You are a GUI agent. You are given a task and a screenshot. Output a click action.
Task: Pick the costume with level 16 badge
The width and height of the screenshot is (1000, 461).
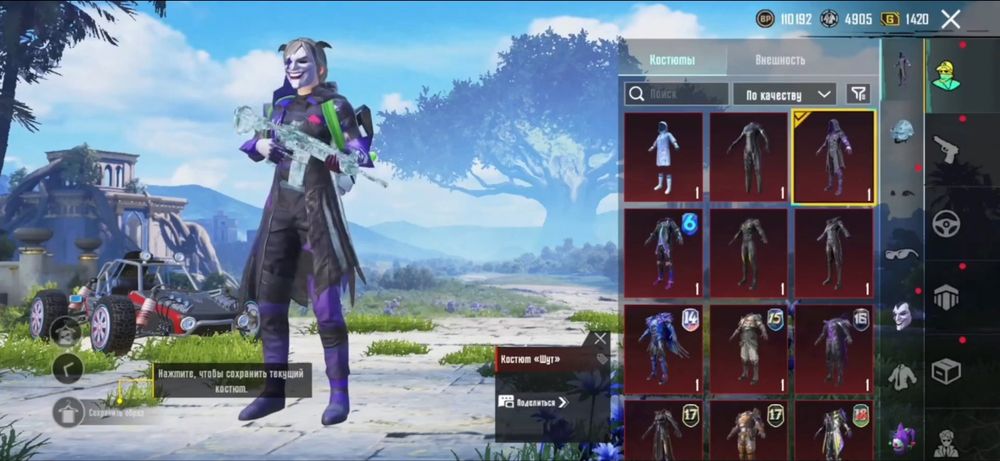coord(834,348)
